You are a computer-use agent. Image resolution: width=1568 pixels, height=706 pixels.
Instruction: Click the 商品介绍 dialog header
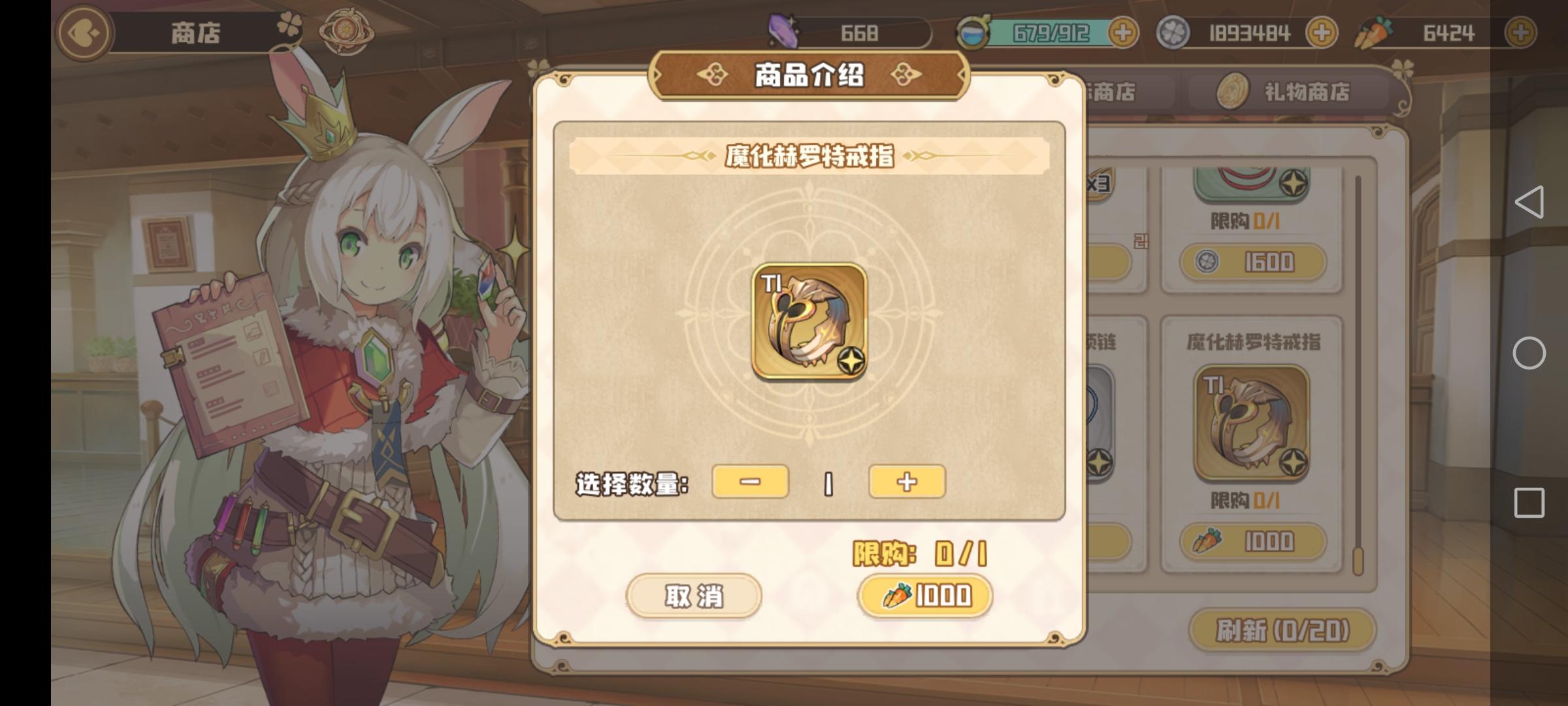(809, 76)
